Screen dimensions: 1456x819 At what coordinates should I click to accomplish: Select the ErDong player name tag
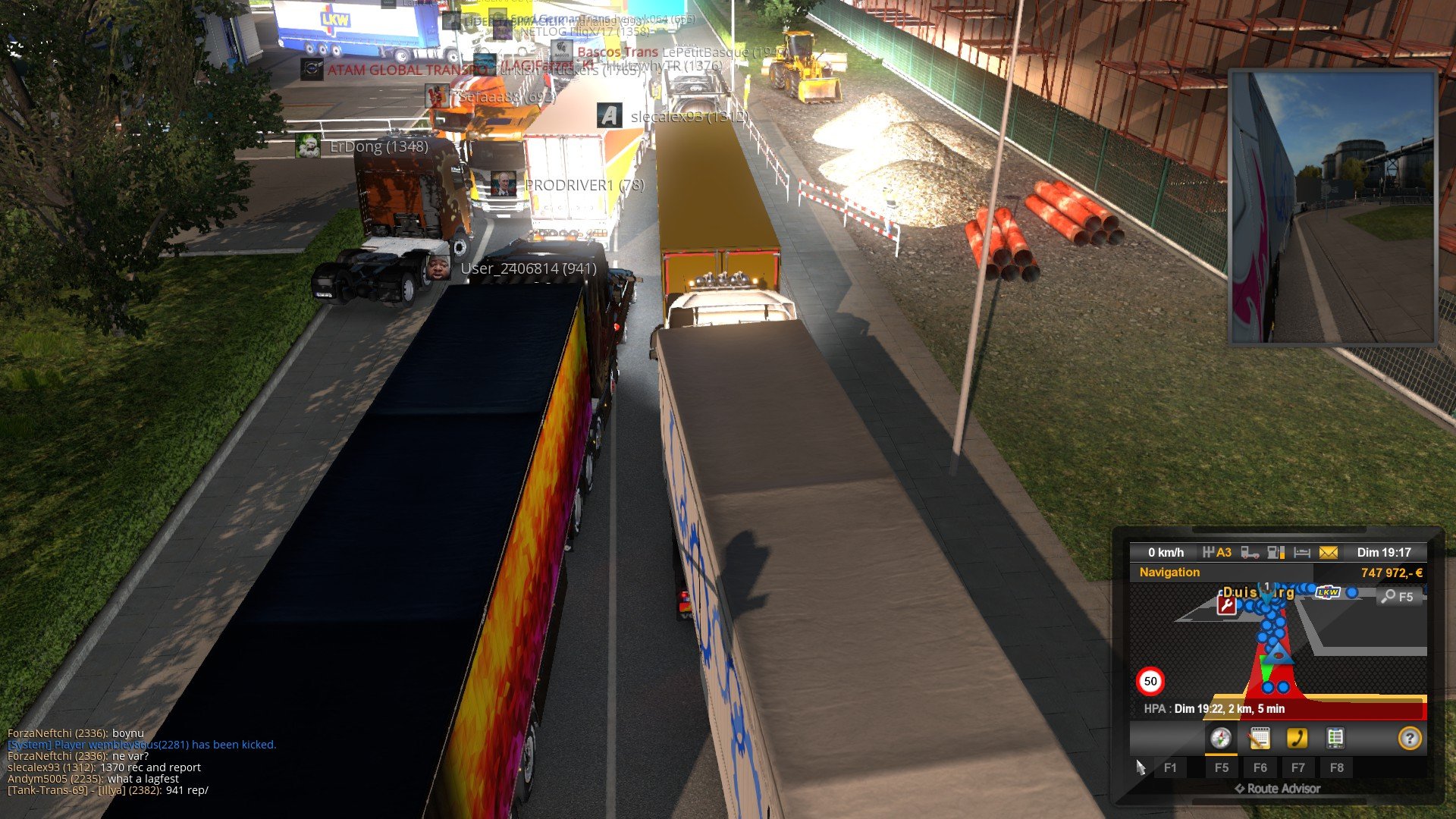click(x=378, y=146)
